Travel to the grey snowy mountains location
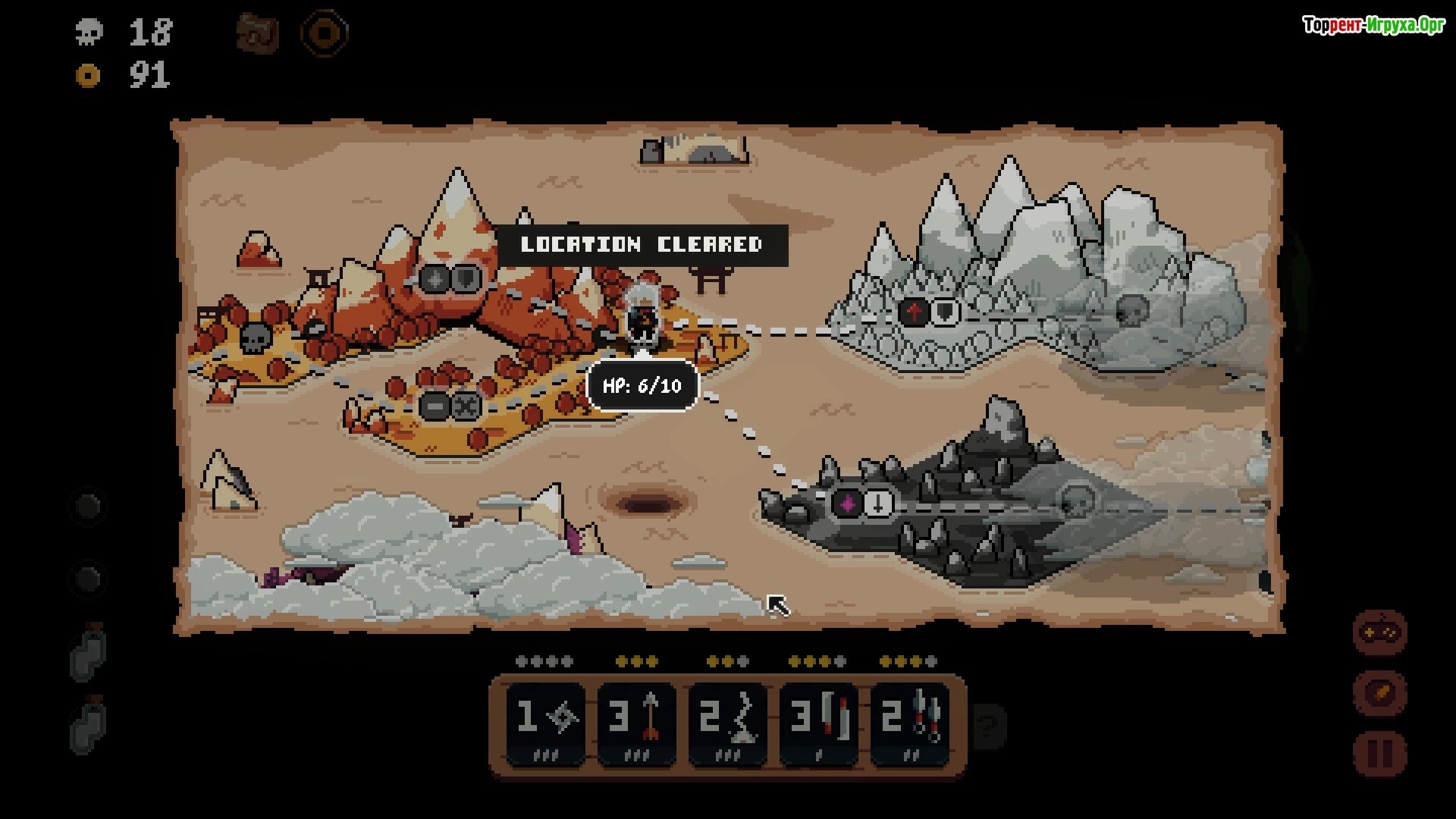Screen dimensions: 1456x819 click(x=930, y=312)
